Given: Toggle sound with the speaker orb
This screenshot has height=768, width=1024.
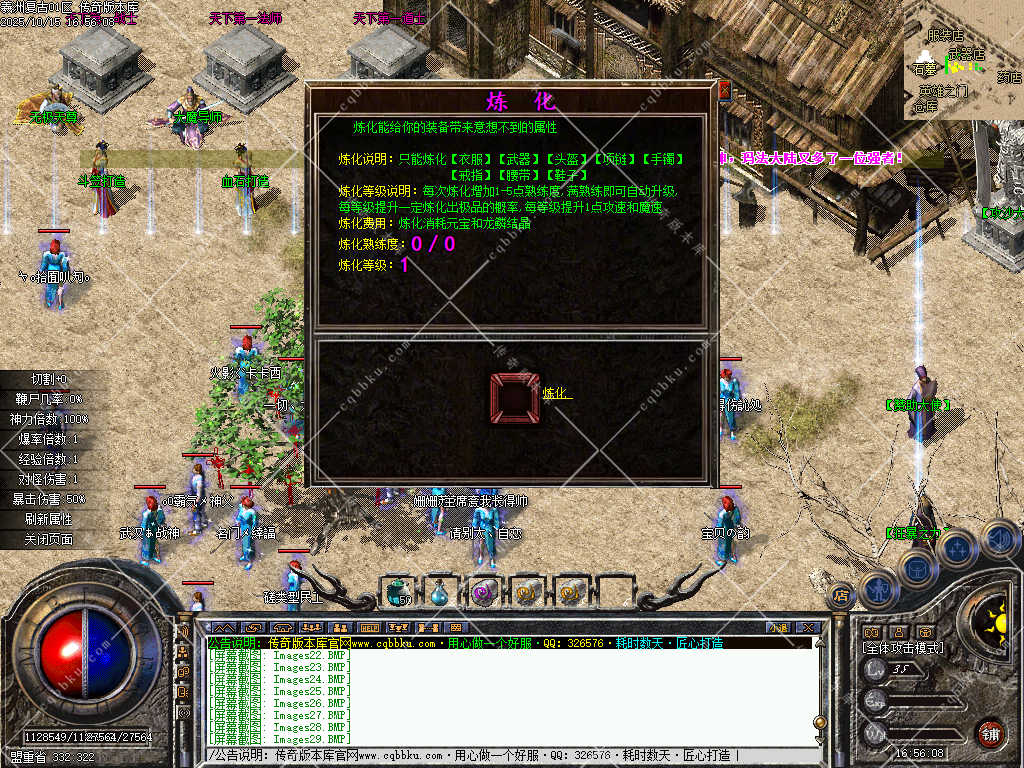Looking at the screenshot, I should (999, 539).
